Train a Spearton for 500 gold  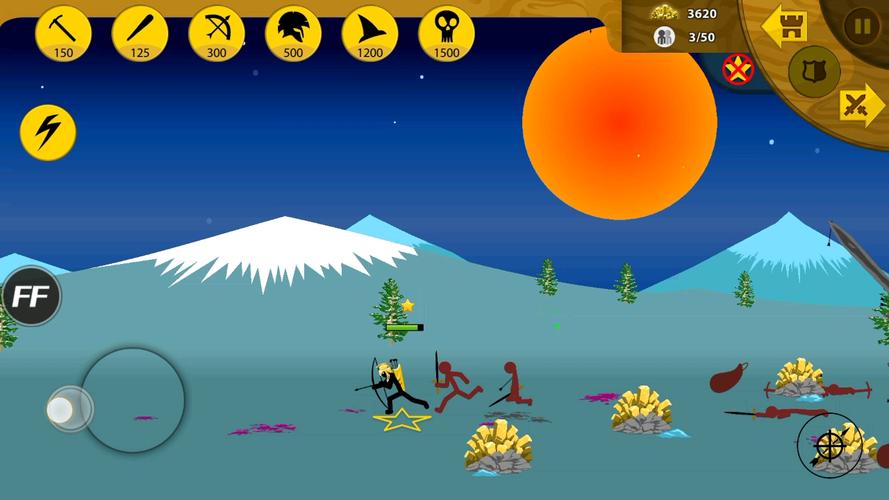tap(293, 33)
